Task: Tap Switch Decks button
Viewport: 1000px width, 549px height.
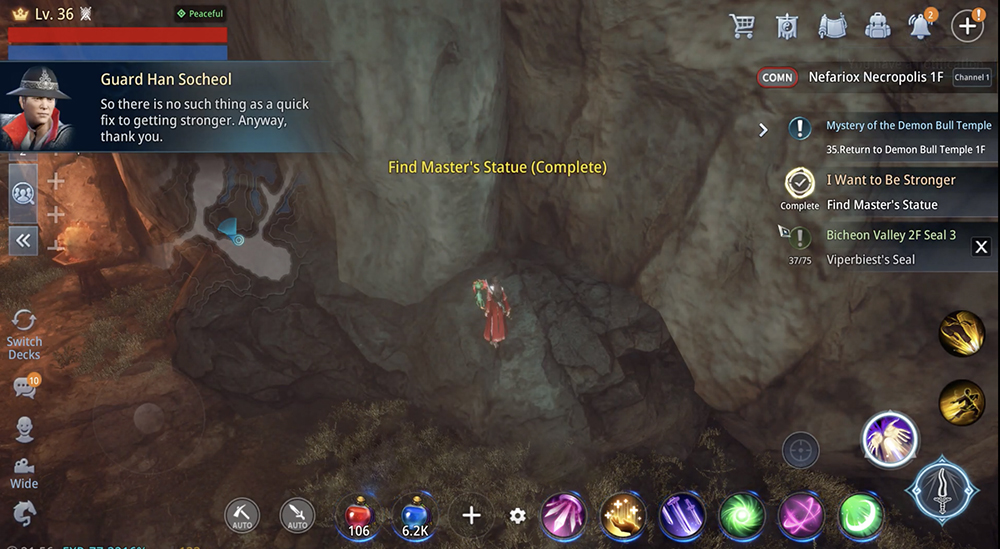Action: pyautogui.click(x=23, y=333)
